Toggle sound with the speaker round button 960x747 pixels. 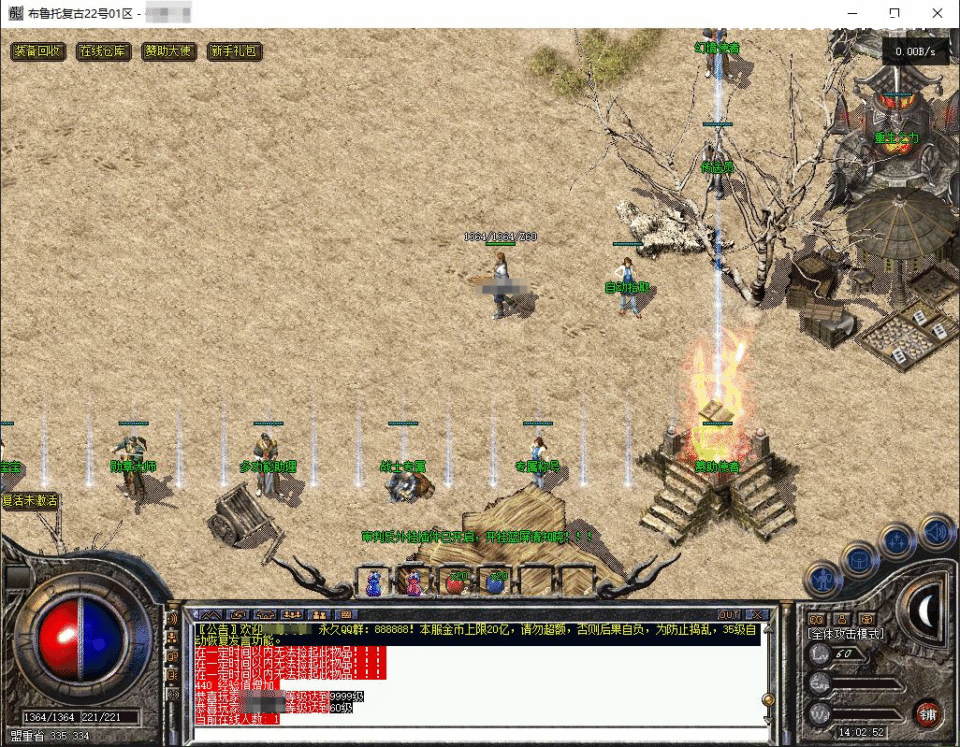[937, 530]
